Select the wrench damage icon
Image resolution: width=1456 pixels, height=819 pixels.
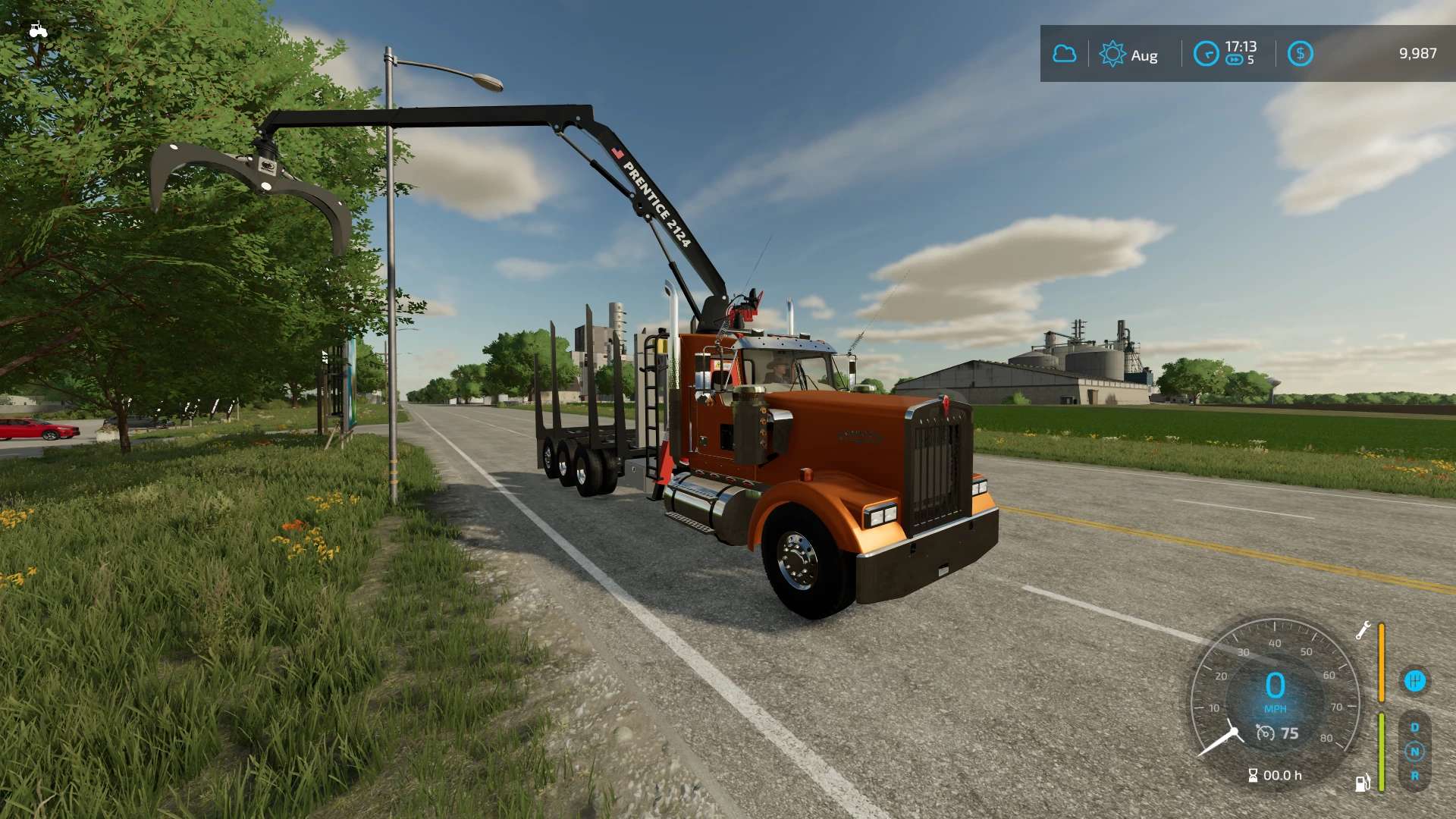tap(1363, 630)
